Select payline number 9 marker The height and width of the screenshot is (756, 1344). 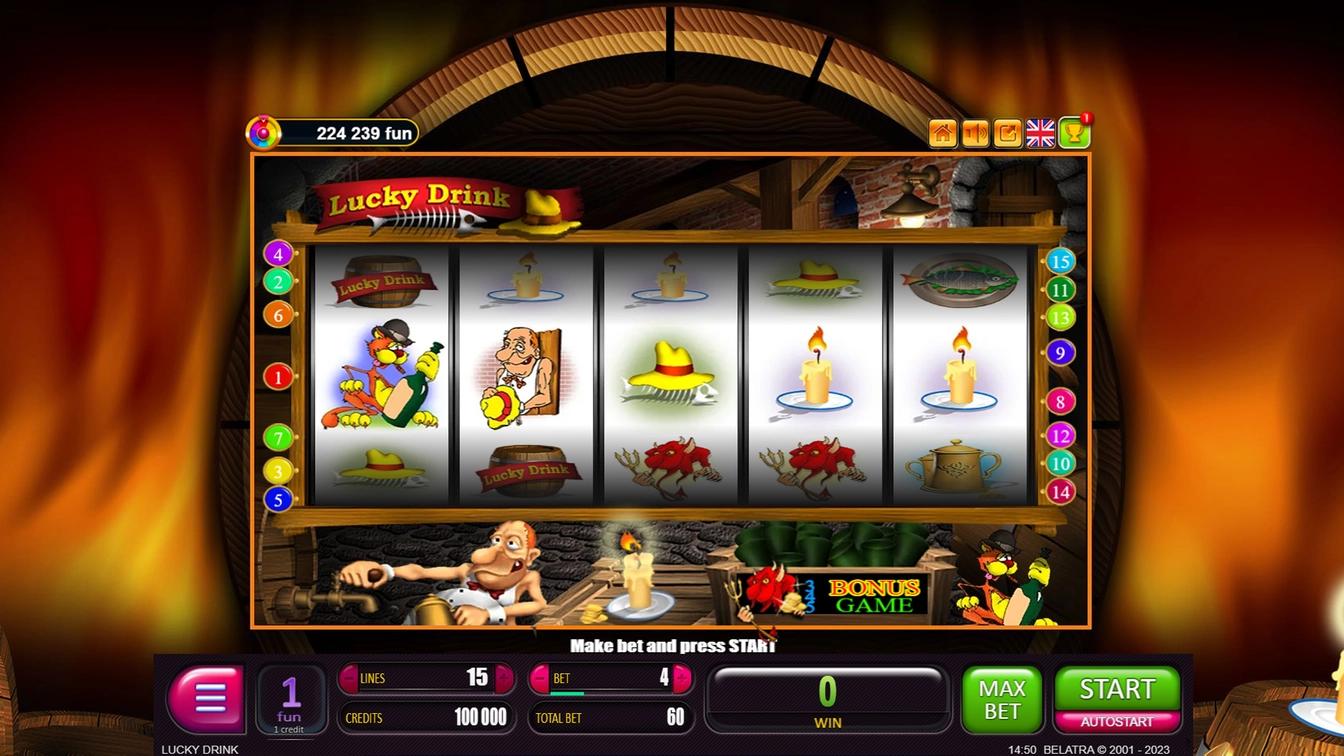pos(1060,352)
